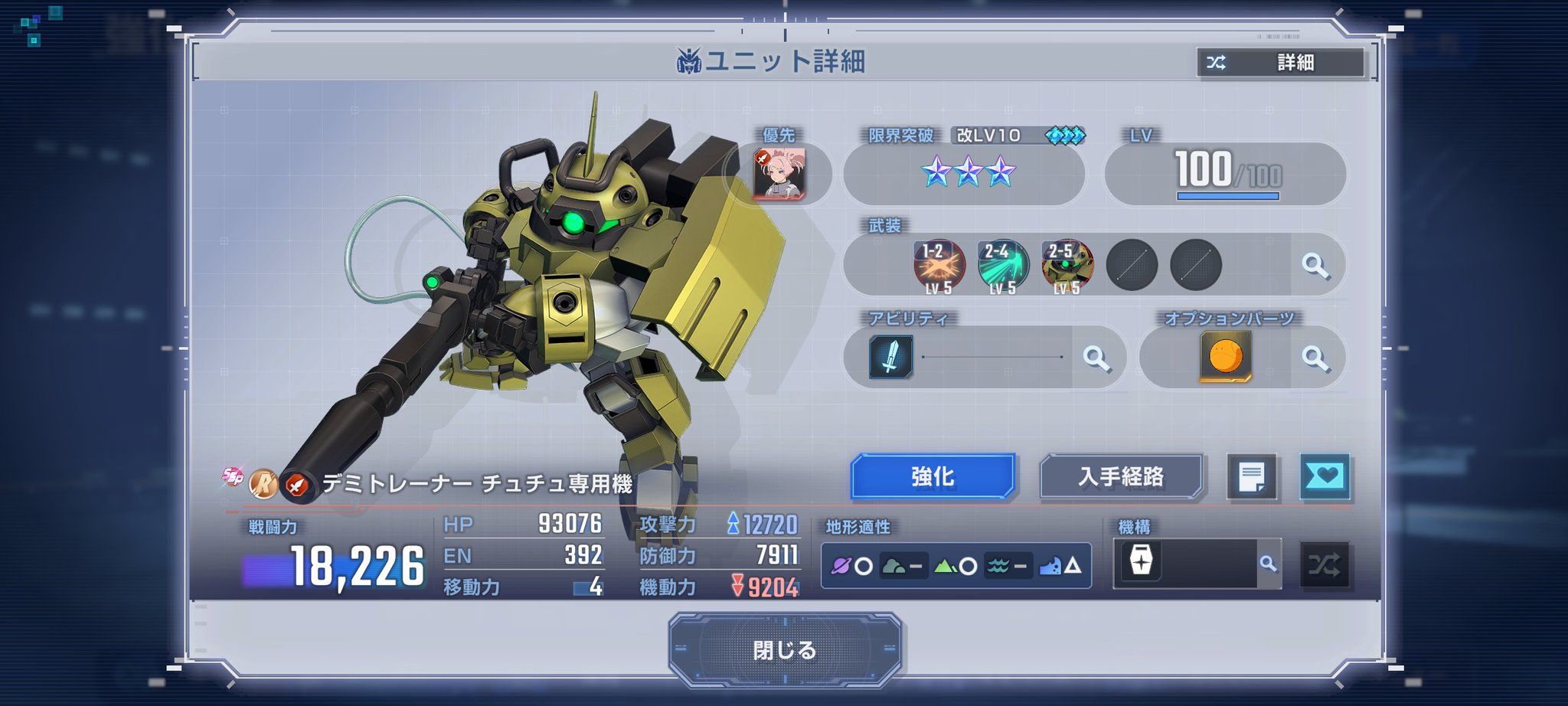The image size is (1568, 706).
Task: Open the ability magnifier details
Action: tap(1096, 358)
